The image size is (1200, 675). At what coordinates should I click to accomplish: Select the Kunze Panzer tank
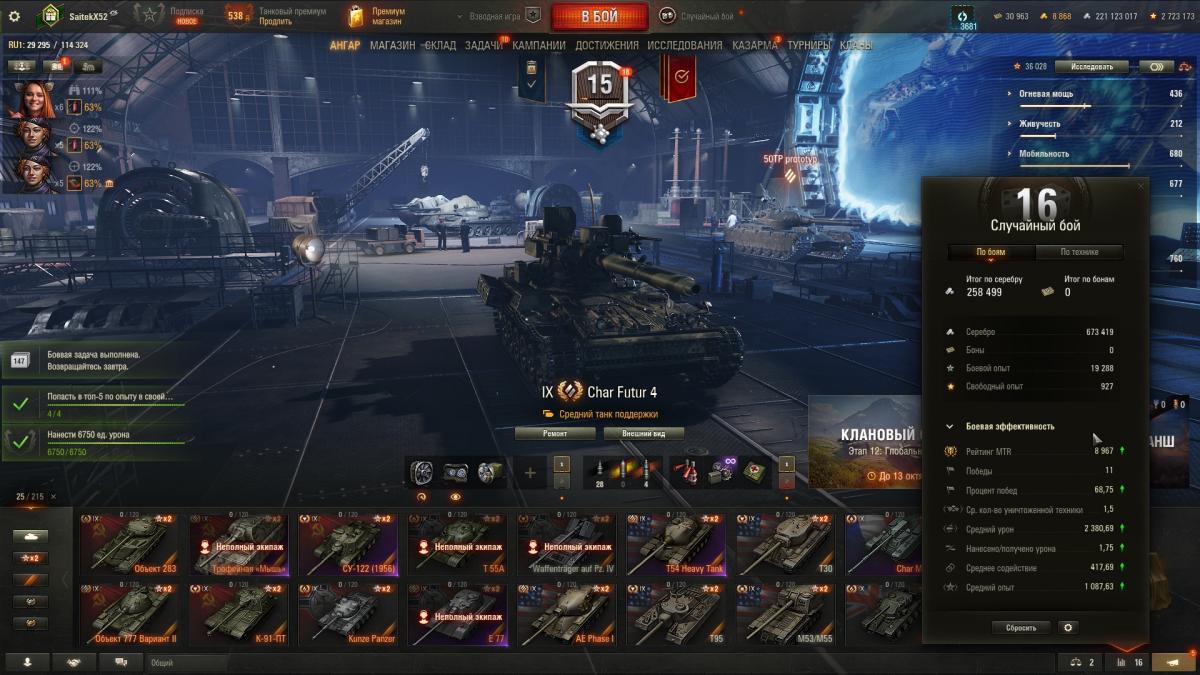[347, 614]
